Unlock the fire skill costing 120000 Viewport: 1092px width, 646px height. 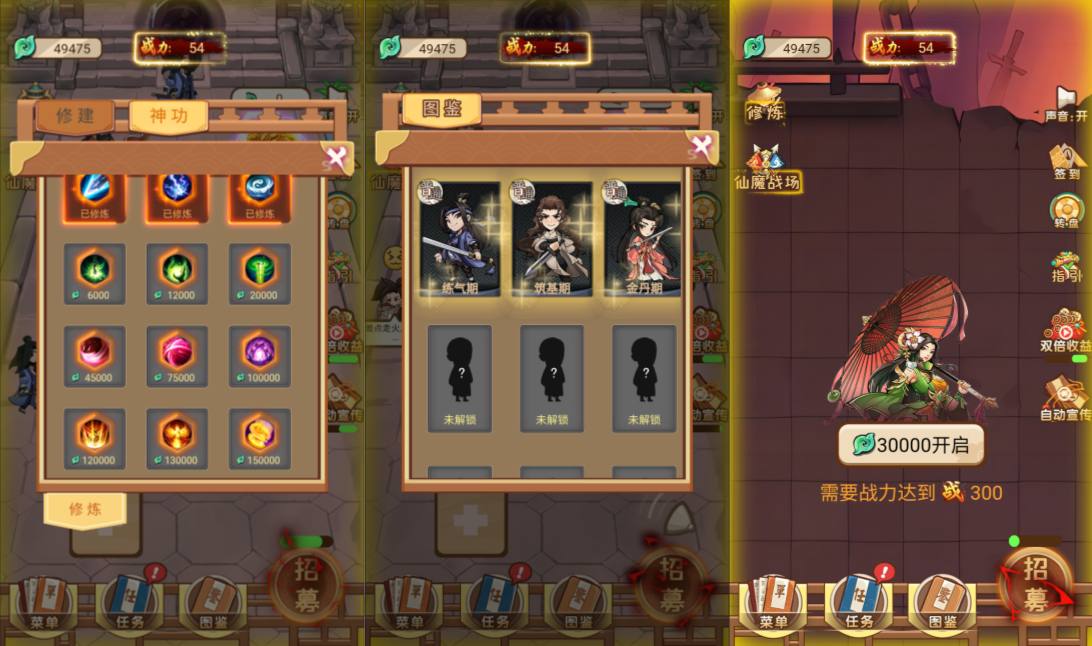[94, 438]
